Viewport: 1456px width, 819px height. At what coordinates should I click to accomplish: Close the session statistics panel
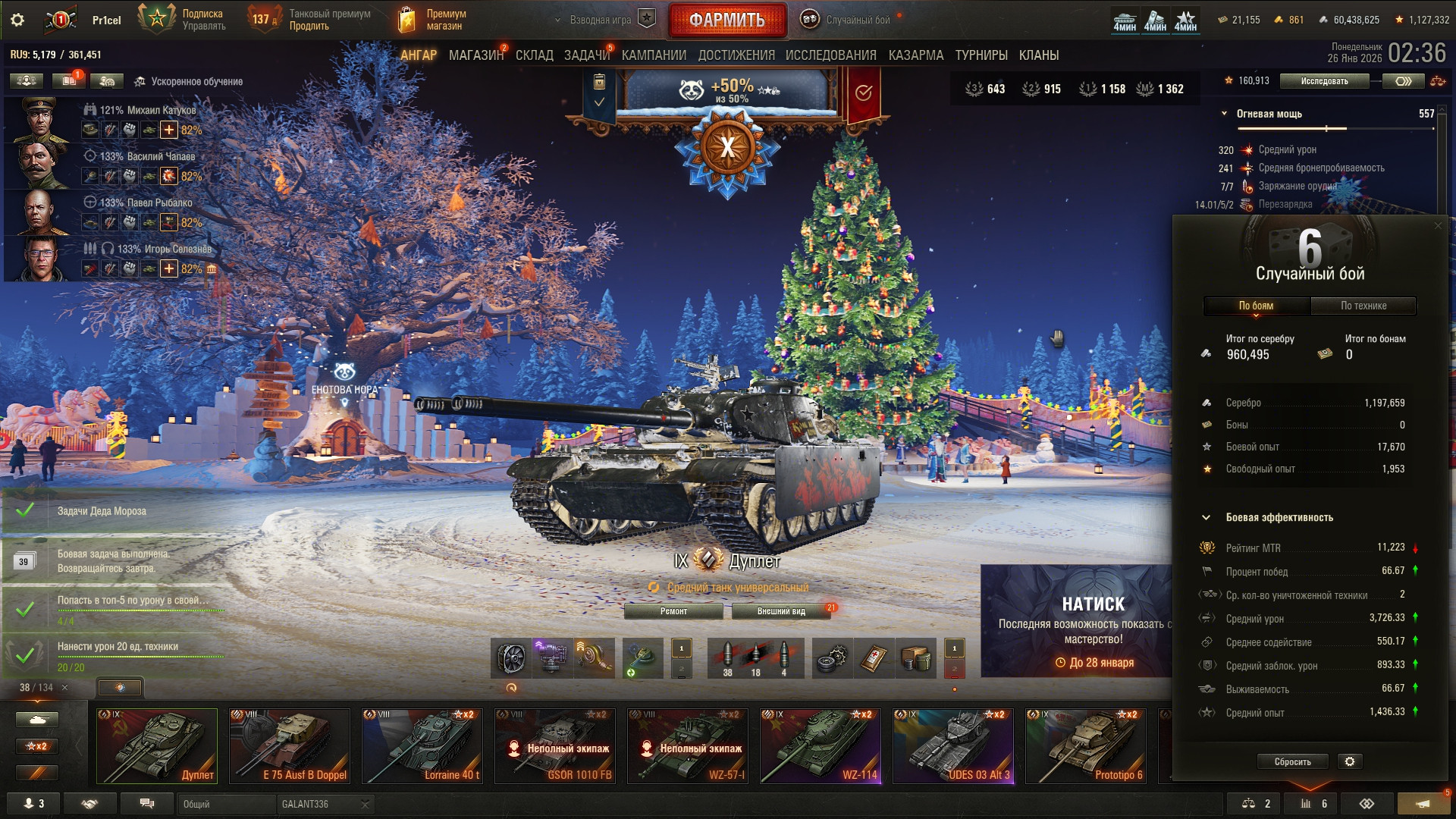point(1438,226)
